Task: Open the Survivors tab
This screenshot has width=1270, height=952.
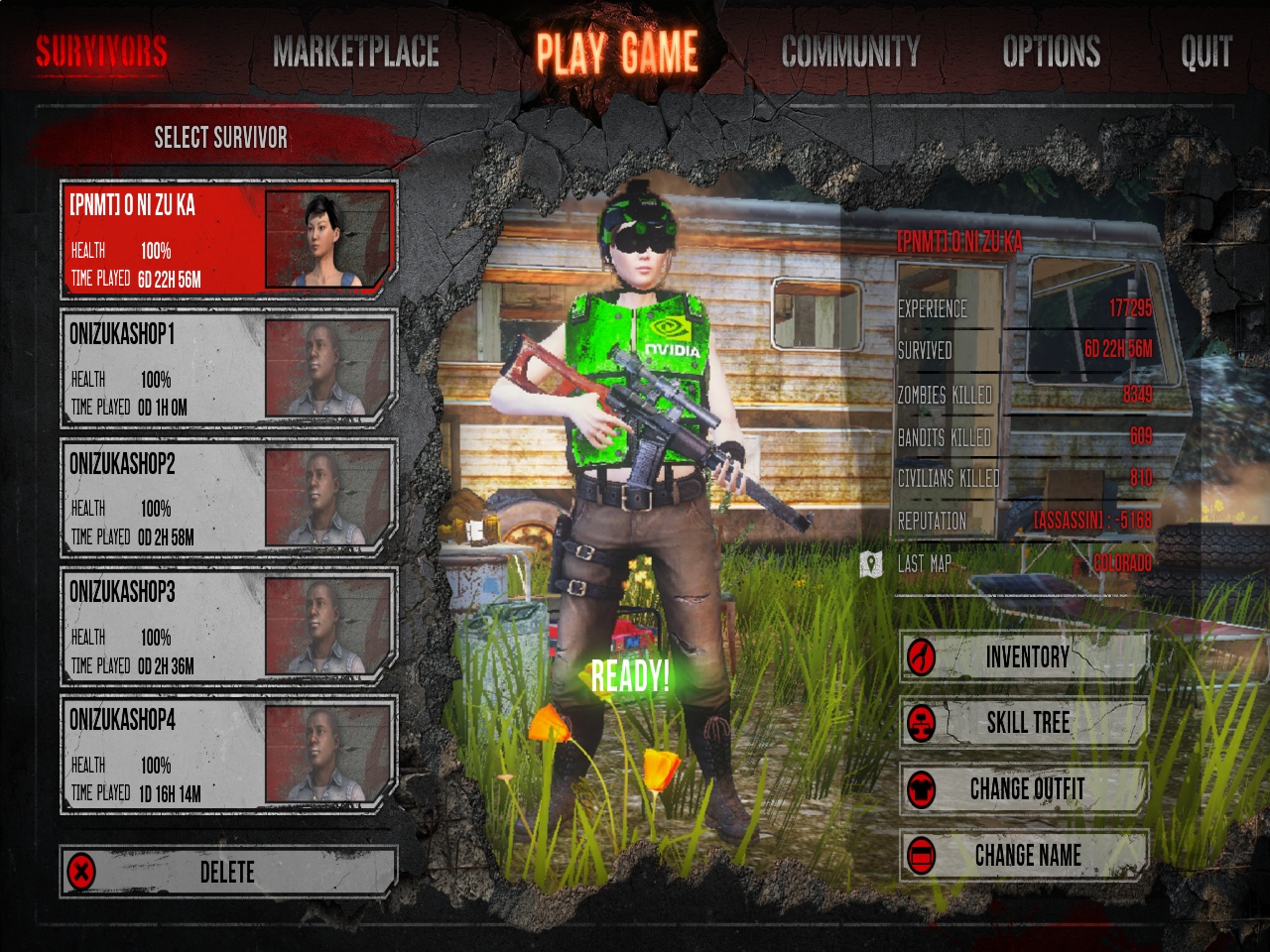Action: click(101, 52)
